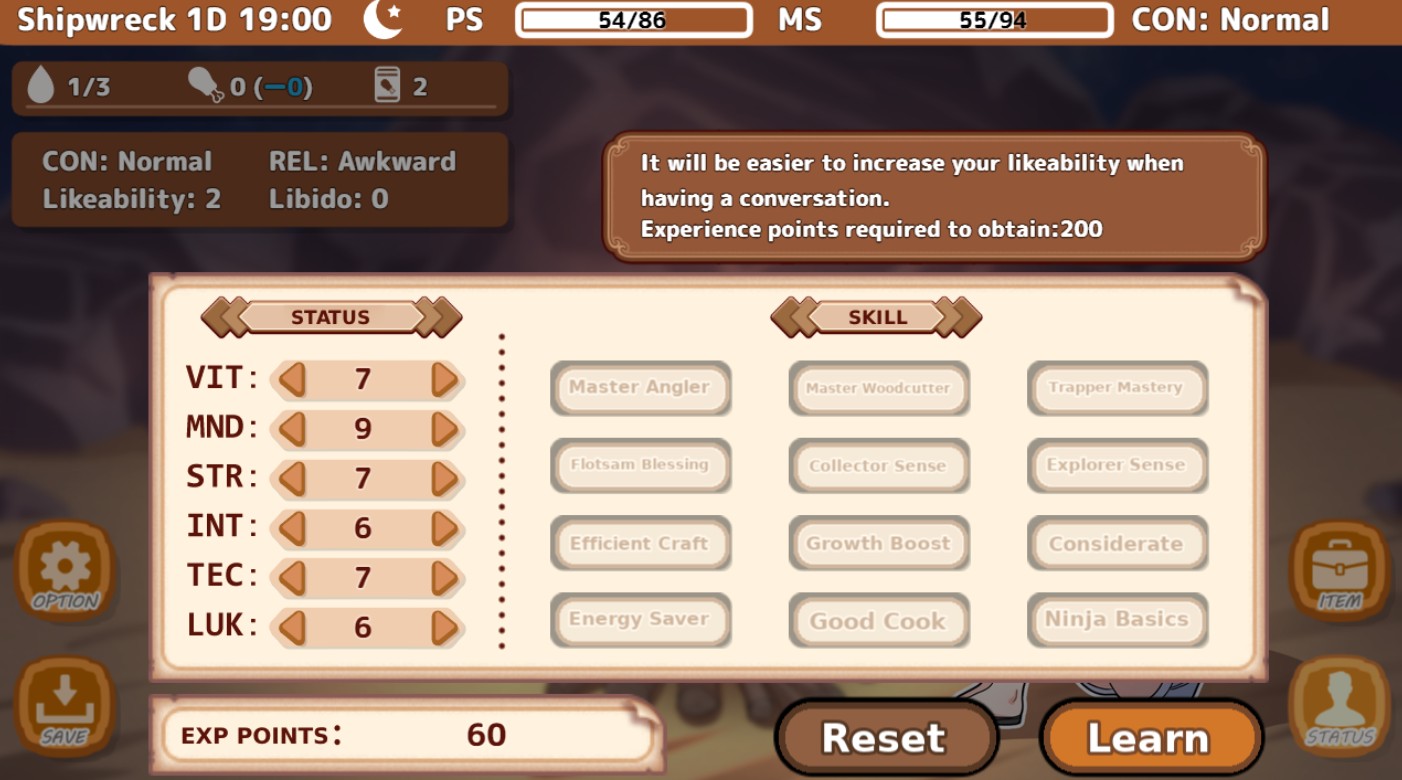Open the SAVE menu
Viewport: 1402px width, 780px height.
tap(63, 707)
